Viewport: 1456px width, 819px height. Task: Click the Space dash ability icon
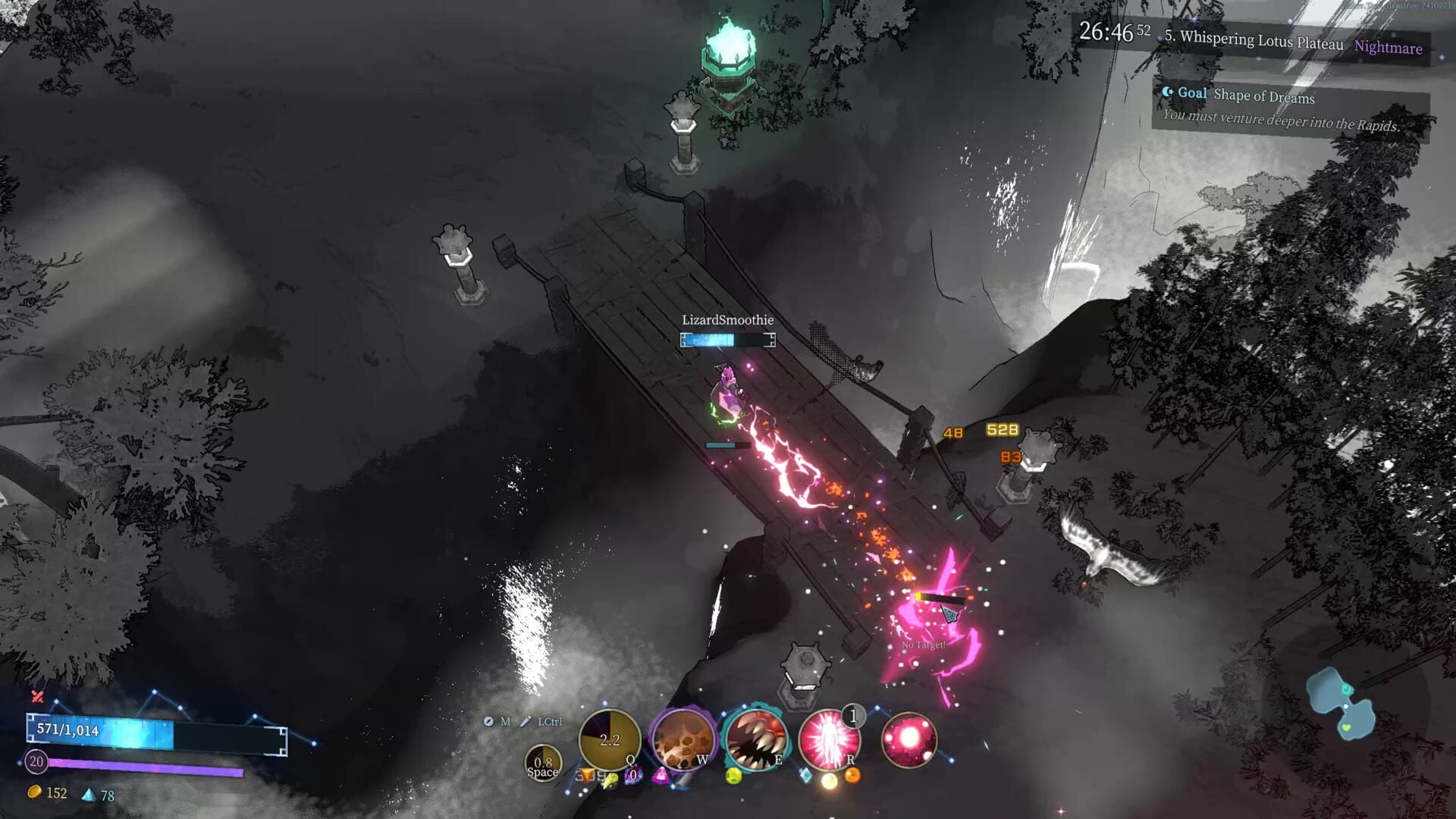[542, 763]
